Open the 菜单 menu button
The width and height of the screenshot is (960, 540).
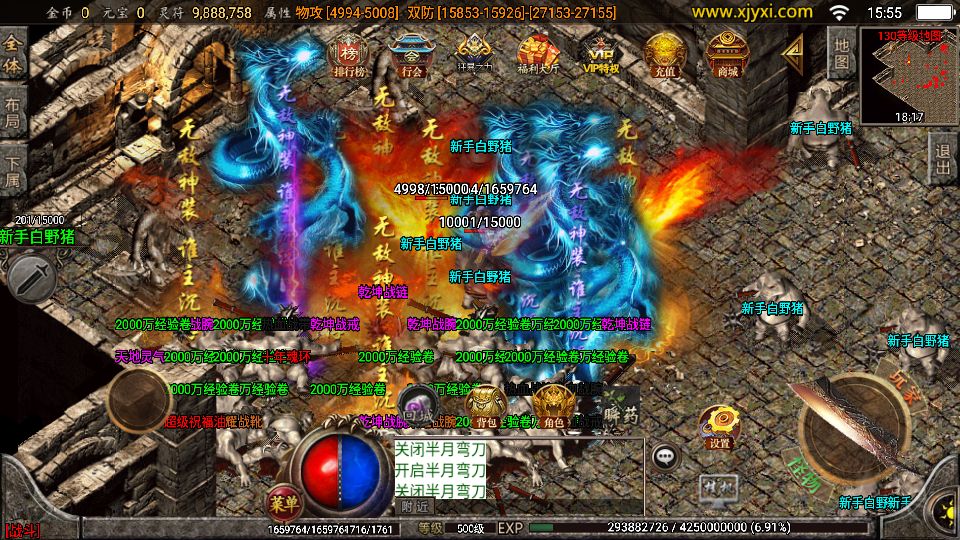coord(284,501)
